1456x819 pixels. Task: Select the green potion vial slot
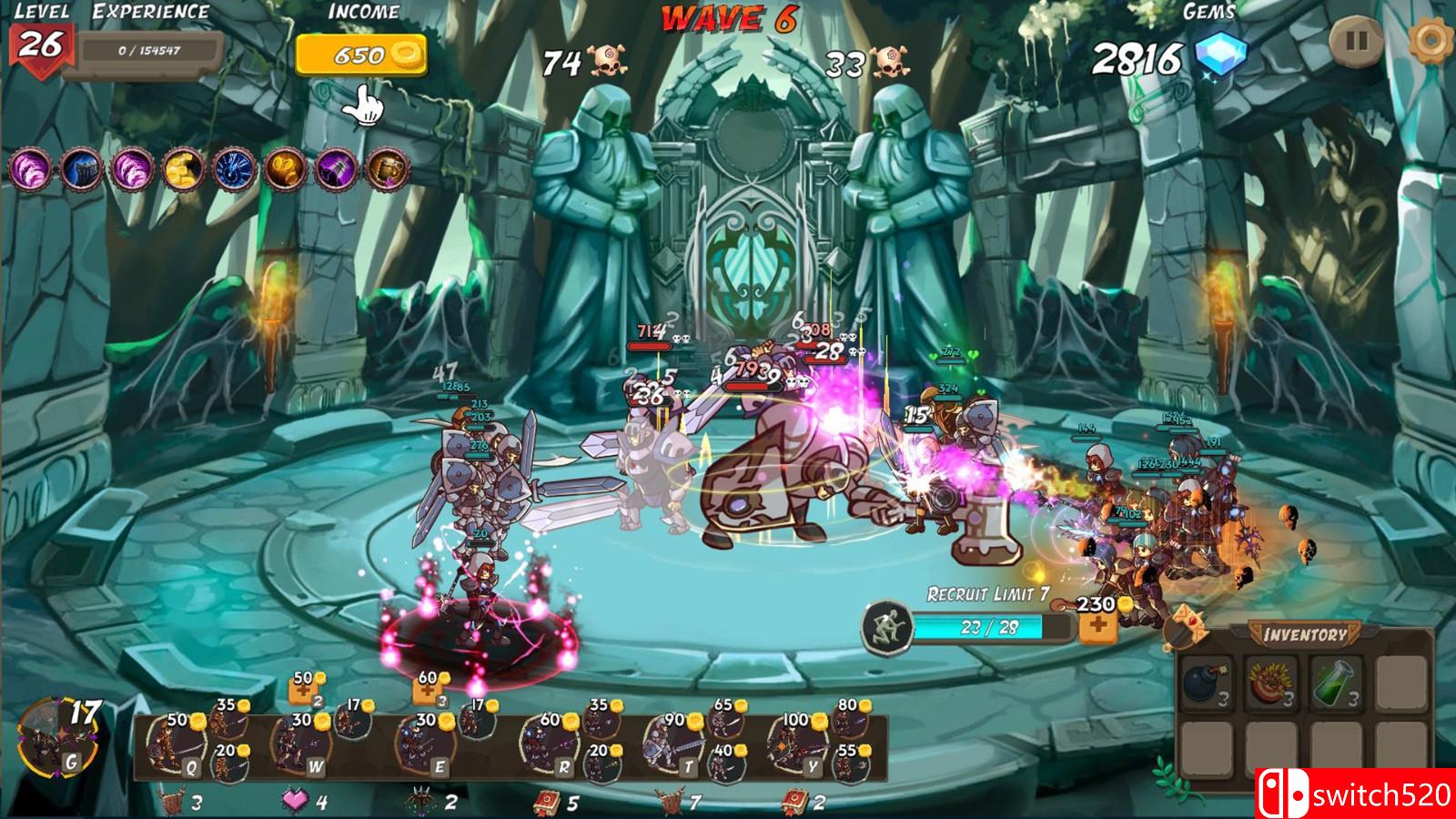tap(1336, 683)
